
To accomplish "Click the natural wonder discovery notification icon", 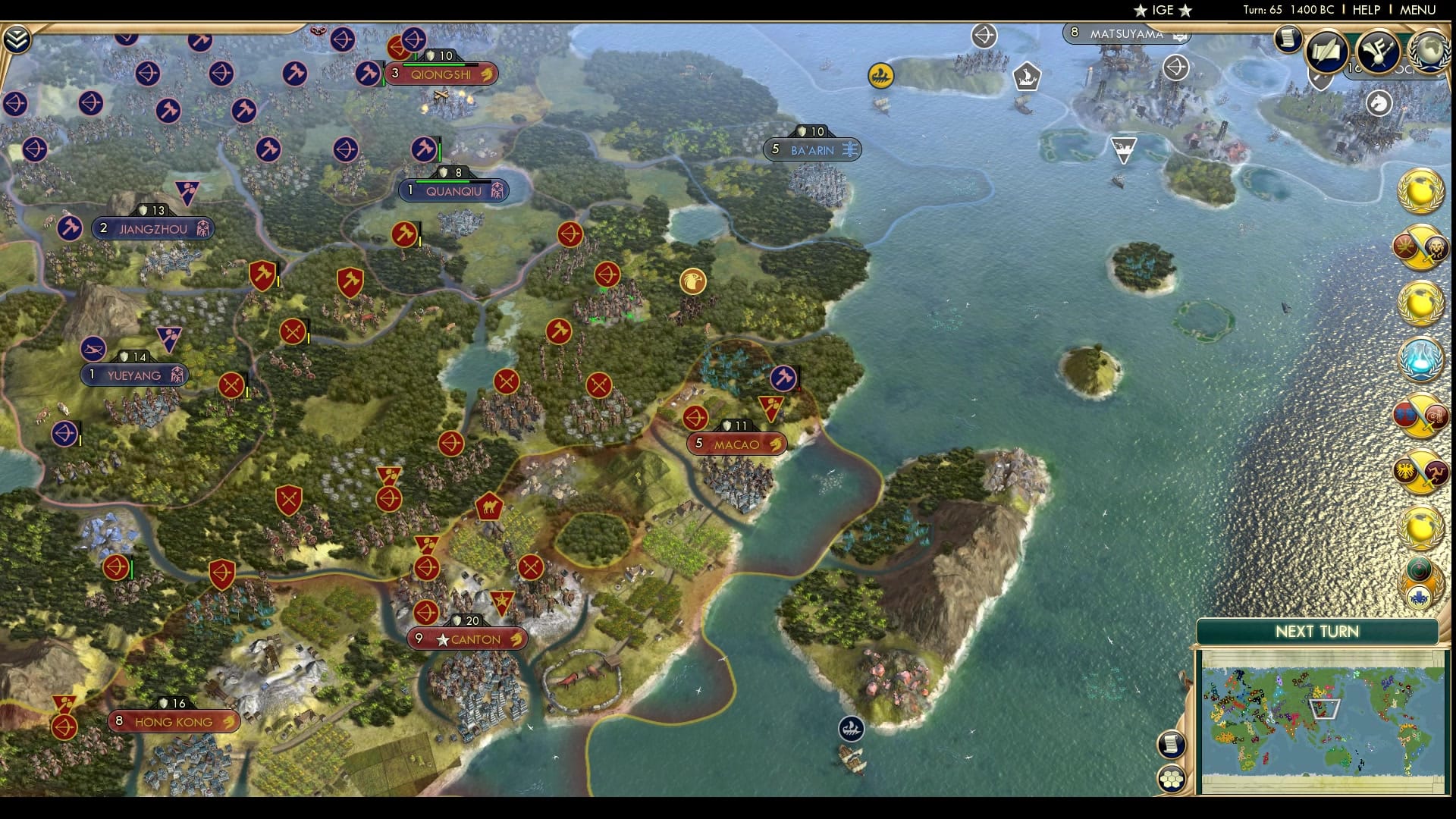I will (1423, 565).
